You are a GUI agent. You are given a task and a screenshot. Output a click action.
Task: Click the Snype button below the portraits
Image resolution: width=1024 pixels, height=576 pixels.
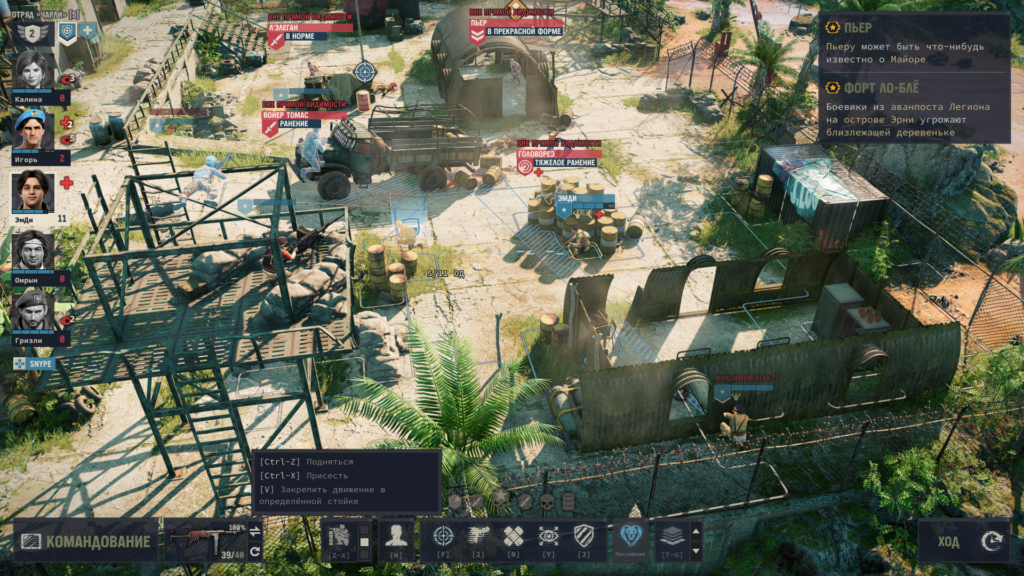click(34, 364)
